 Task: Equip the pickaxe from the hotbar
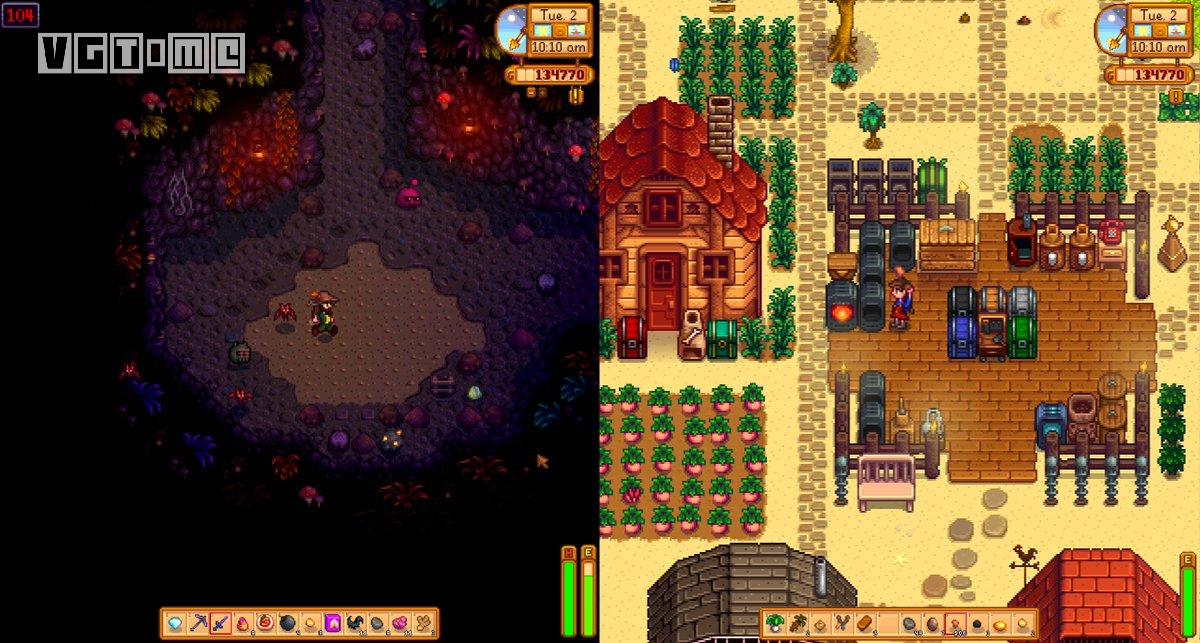pyautogui.click(x=197, y=622)
